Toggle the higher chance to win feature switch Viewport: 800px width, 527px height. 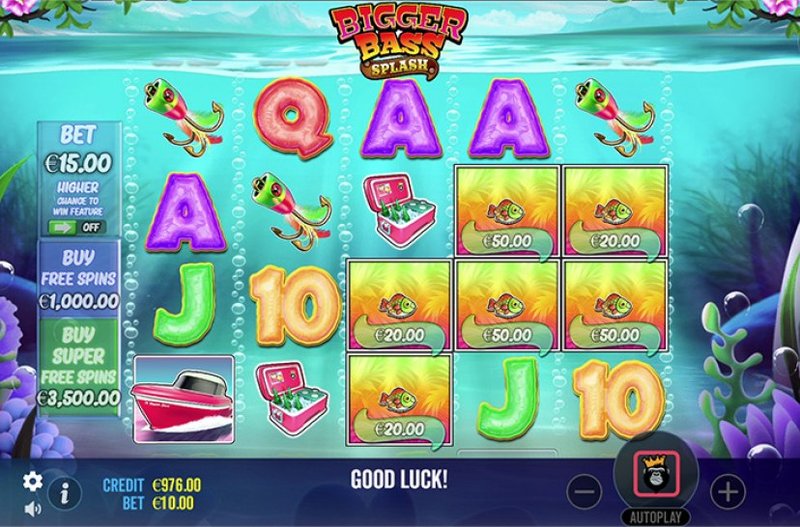78,227
